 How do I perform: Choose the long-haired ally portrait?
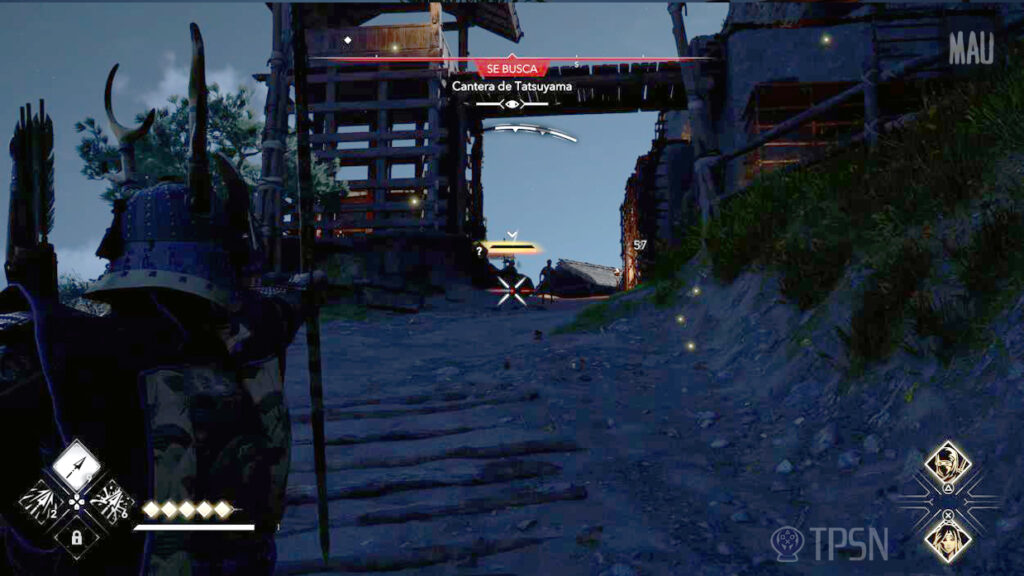(x=946, y=537)
